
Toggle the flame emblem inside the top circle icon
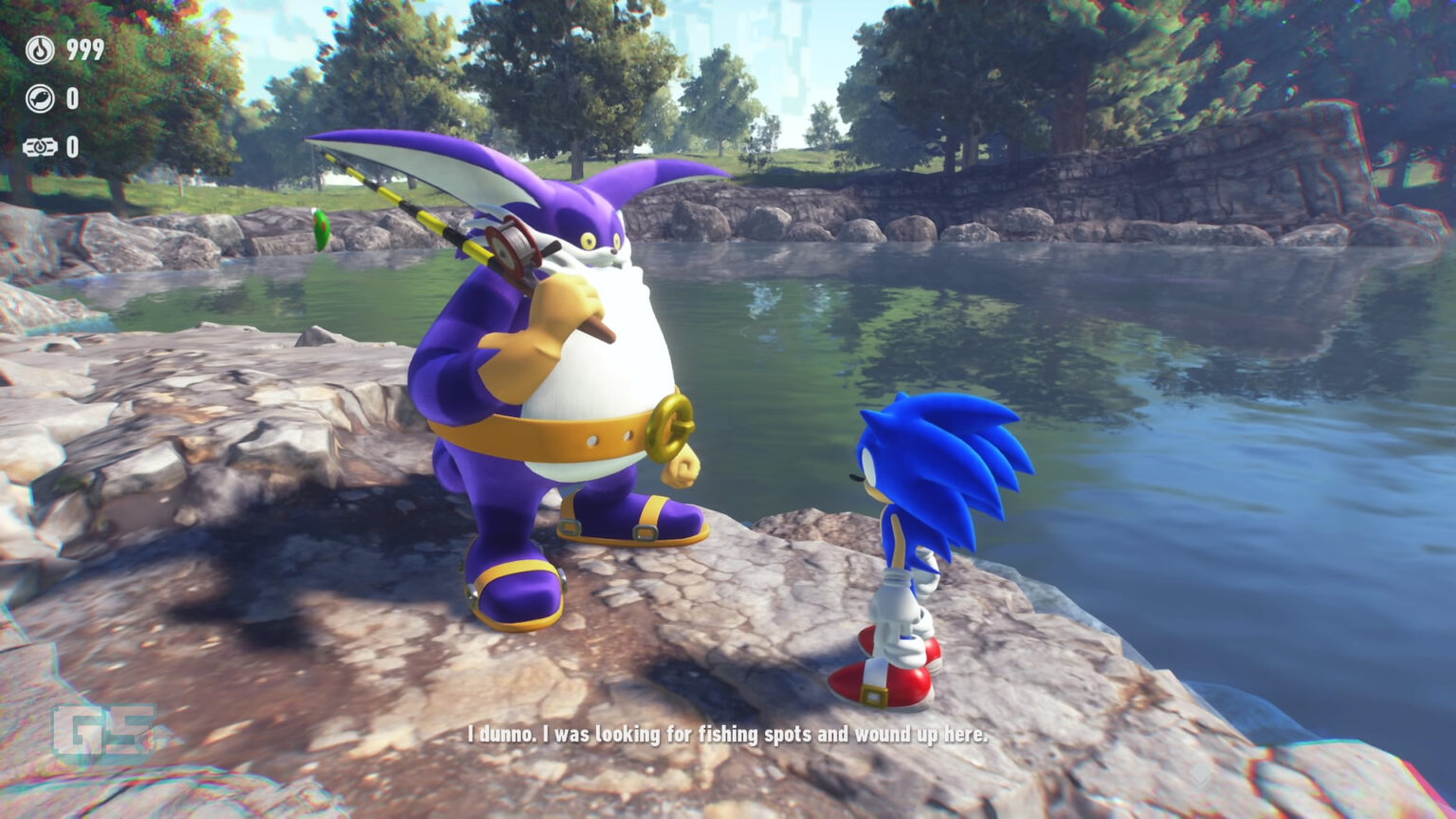pyautogui.click(x=40, y=49)
